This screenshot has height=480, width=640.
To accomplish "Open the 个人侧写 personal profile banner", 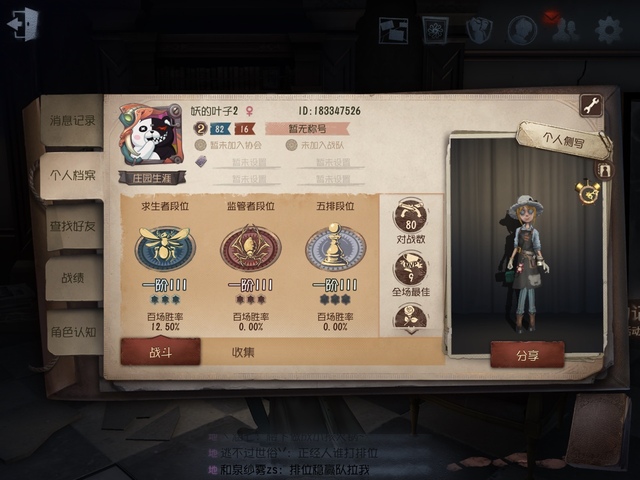I will point(564,140).
